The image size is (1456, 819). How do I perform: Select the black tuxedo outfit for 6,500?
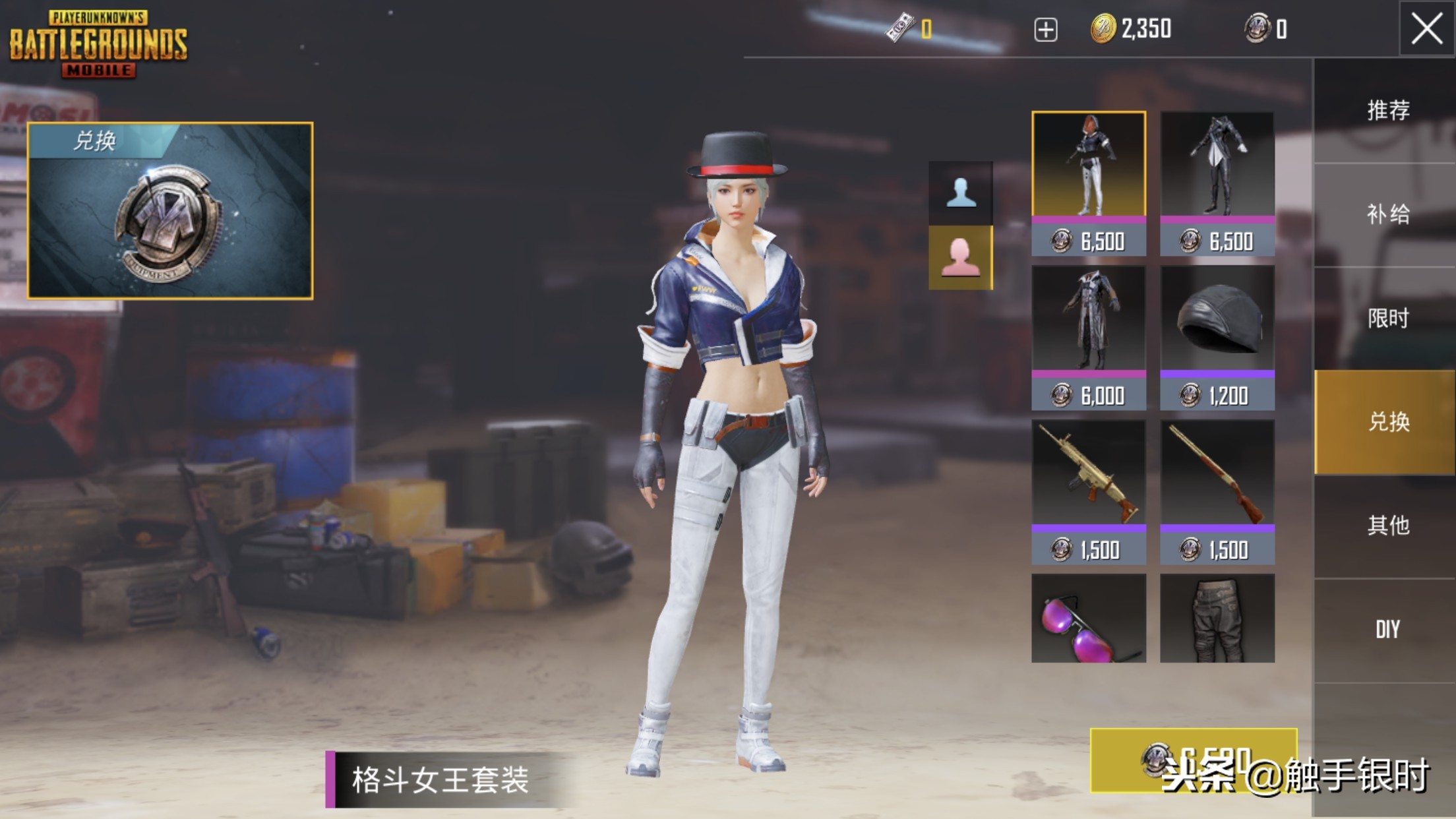pos(1217,183)
